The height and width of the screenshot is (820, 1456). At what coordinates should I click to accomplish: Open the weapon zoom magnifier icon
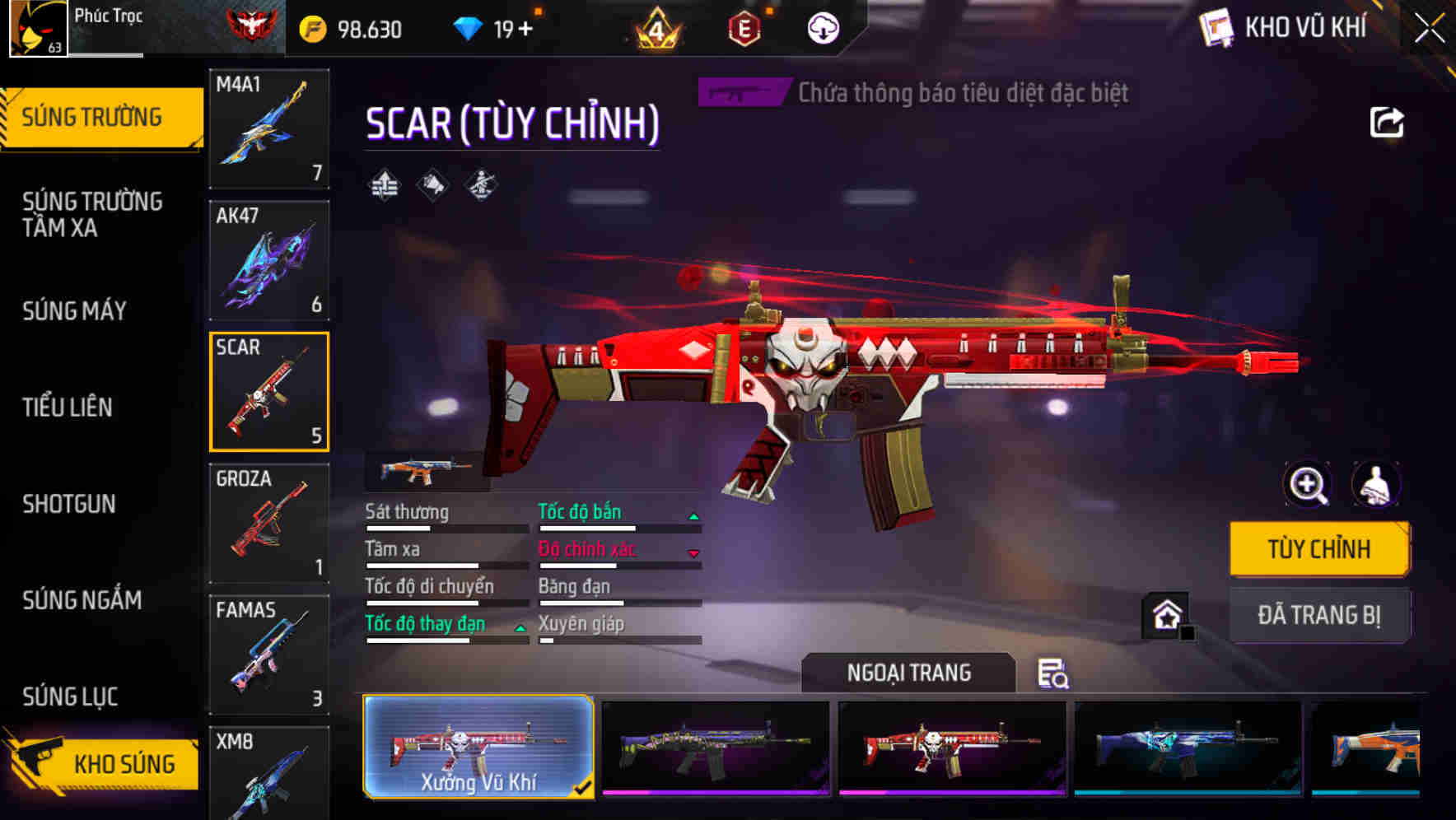pos(1307,485)
